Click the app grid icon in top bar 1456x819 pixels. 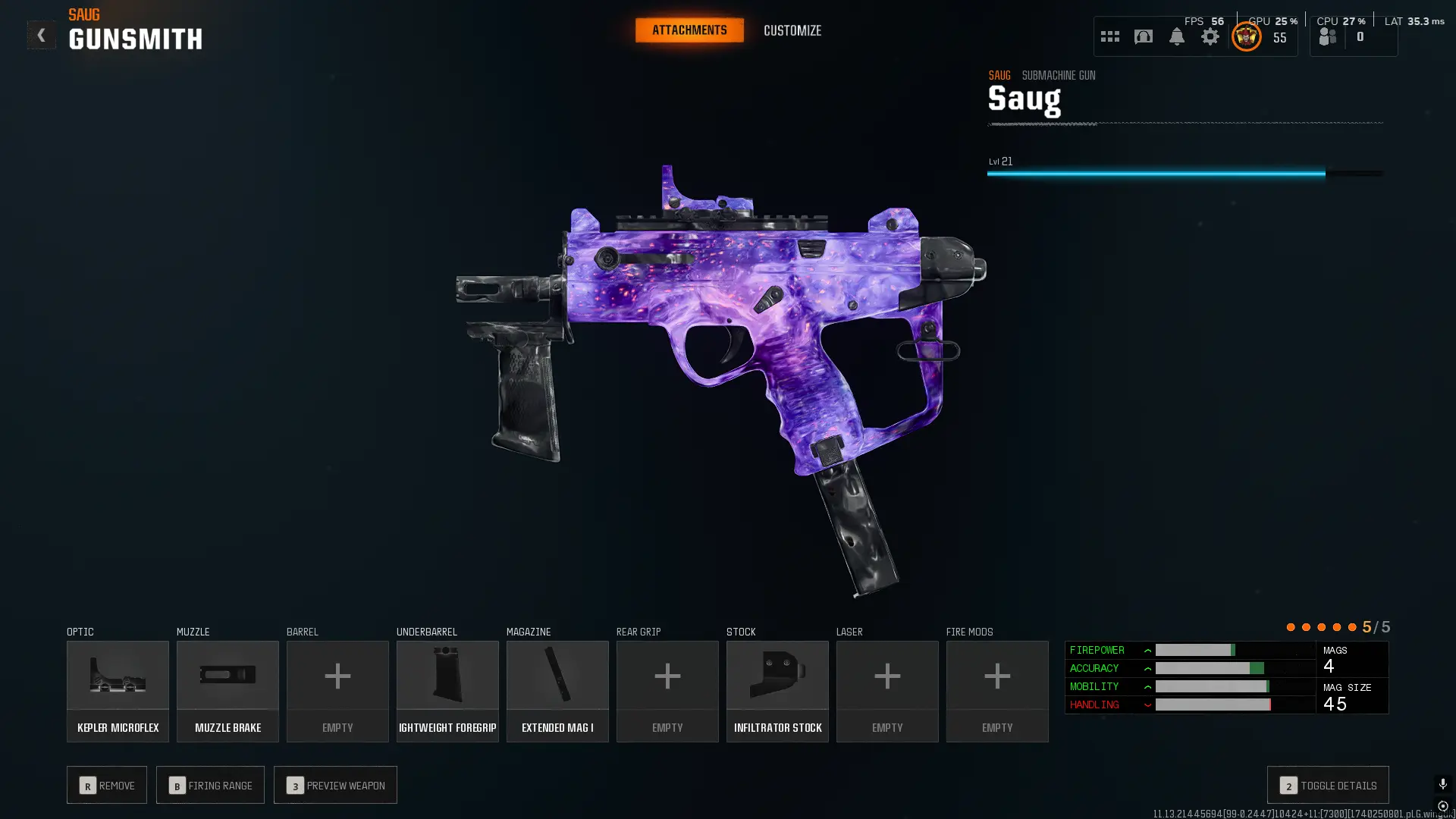click(x=1109, y=36)
